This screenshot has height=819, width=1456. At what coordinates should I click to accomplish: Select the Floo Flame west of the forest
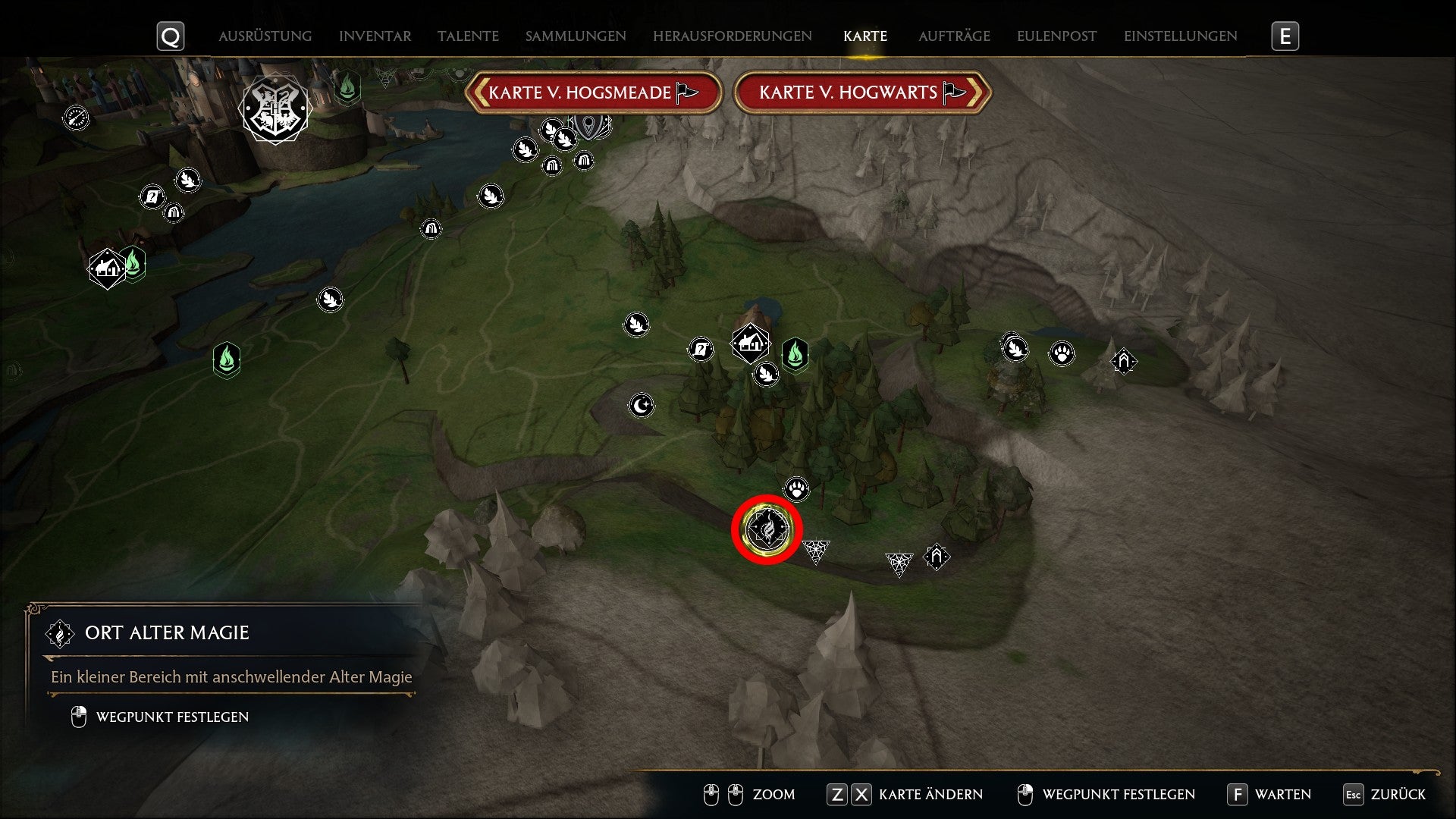click(x=227, y=361)
